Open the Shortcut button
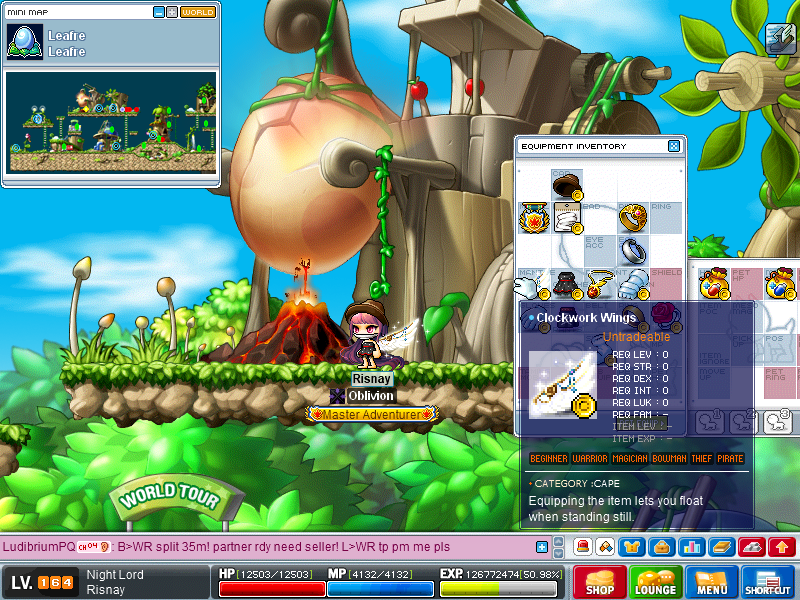 pos(768,582)
